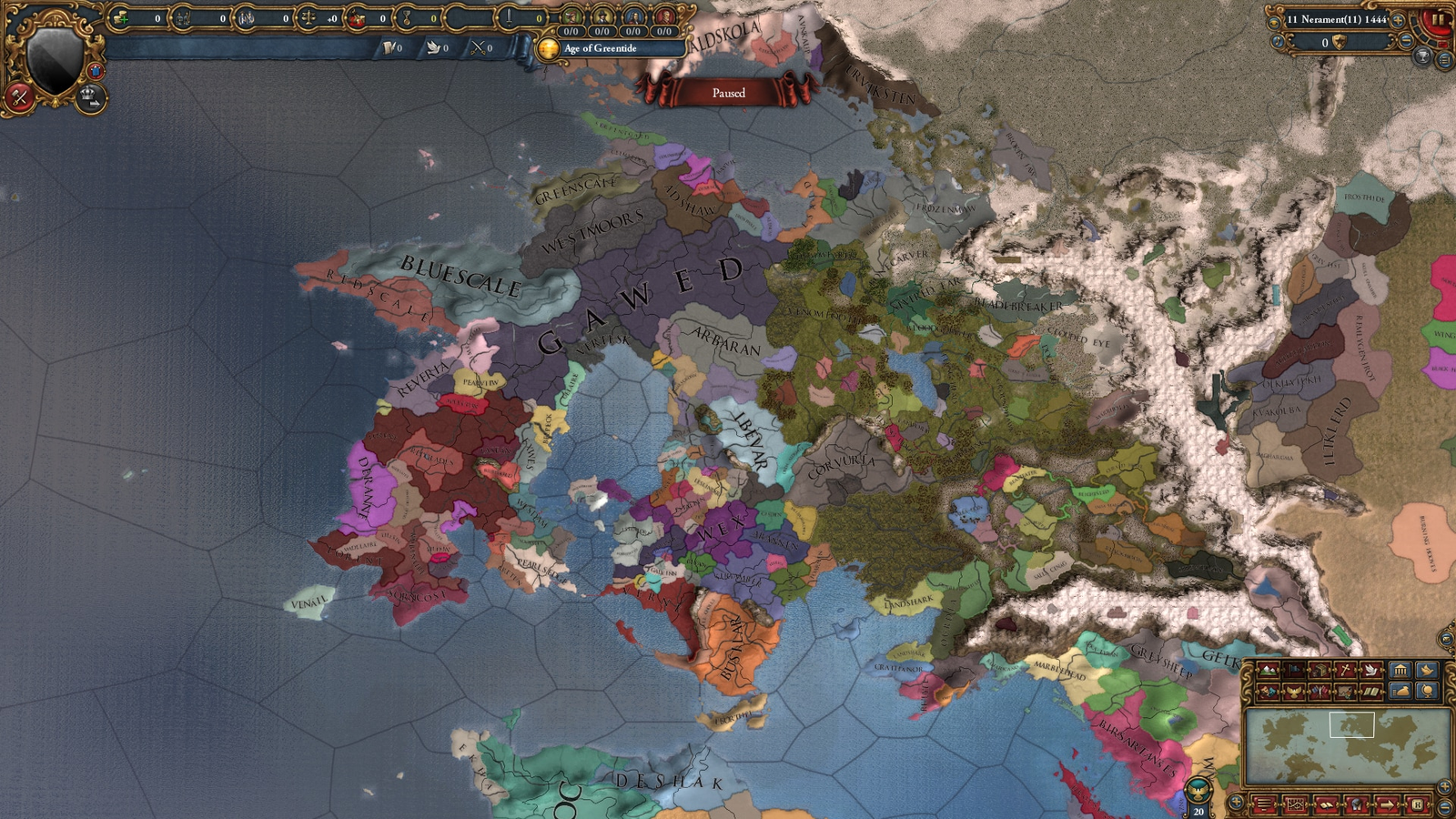Switch to religion mapmode via the cross icon
This screenshot has height=819, width=1456.
click(1343, 670)
